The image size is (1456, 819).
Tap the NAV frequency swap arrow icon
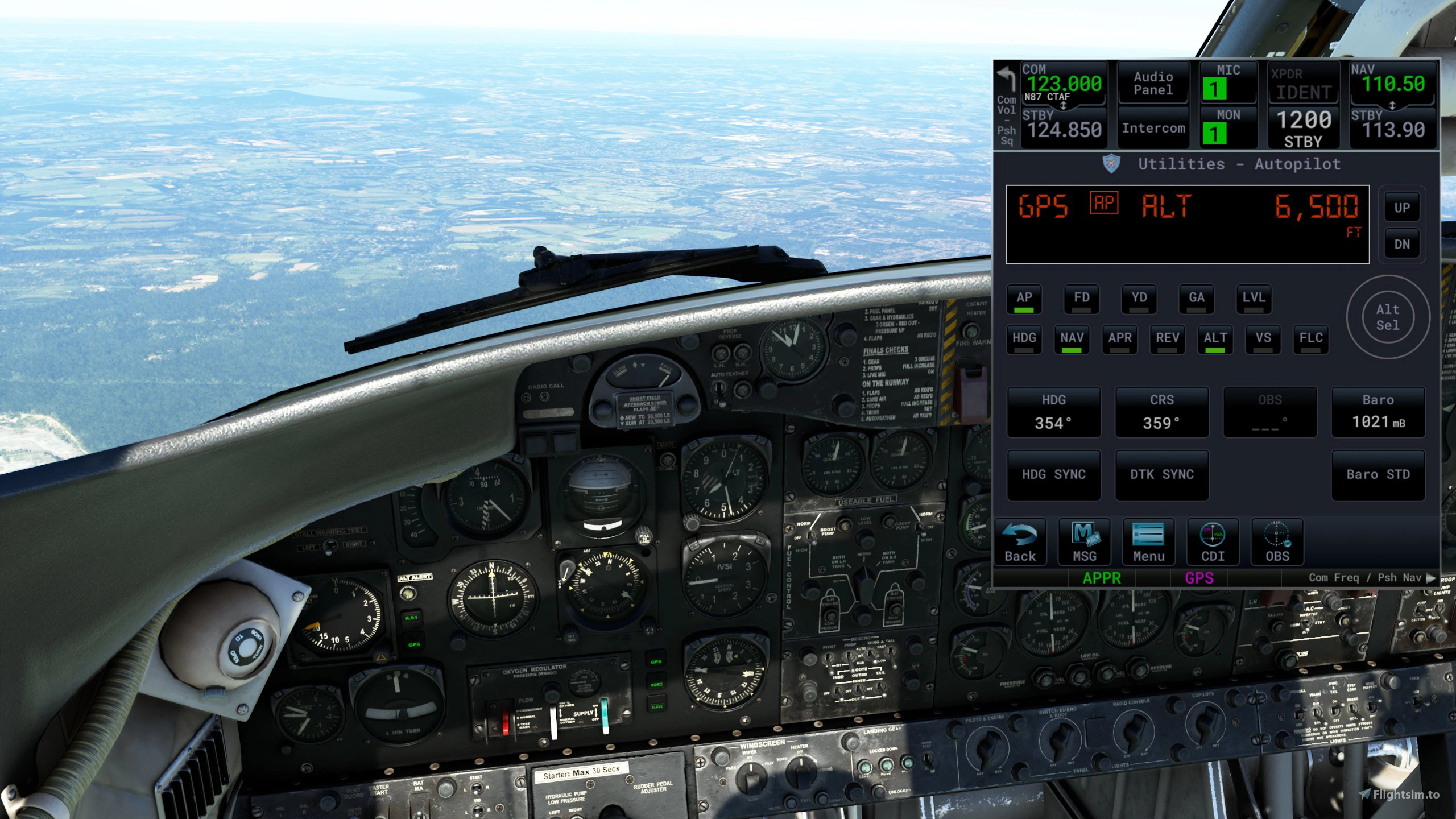(x=1392, y=105)
